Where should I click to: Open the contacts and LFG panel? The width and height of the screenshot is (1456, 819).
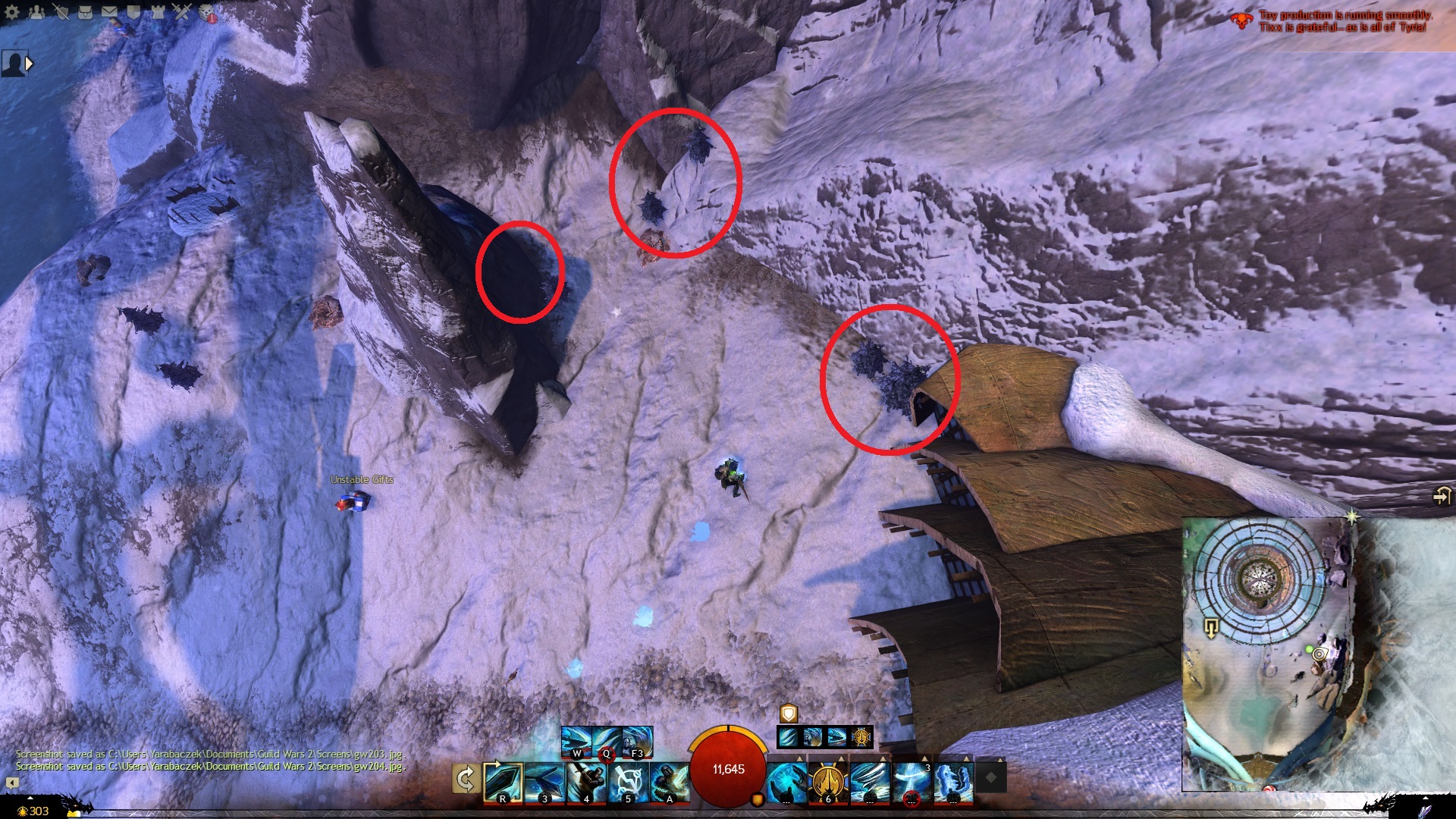click(36, 11)
